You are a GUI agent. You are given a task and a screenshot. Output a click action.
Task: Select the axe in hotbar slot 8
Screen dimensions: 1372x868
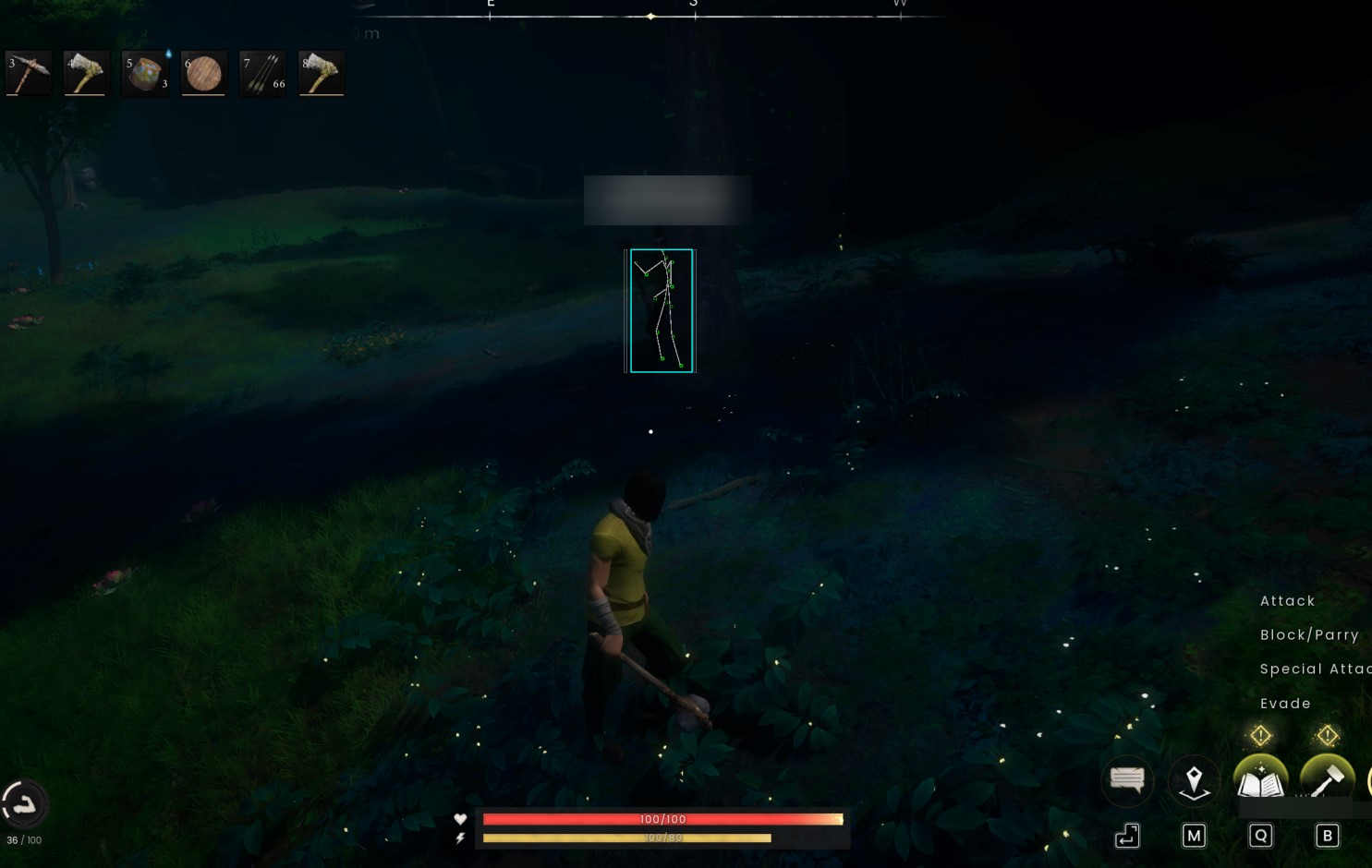click(x=321, y=73)
